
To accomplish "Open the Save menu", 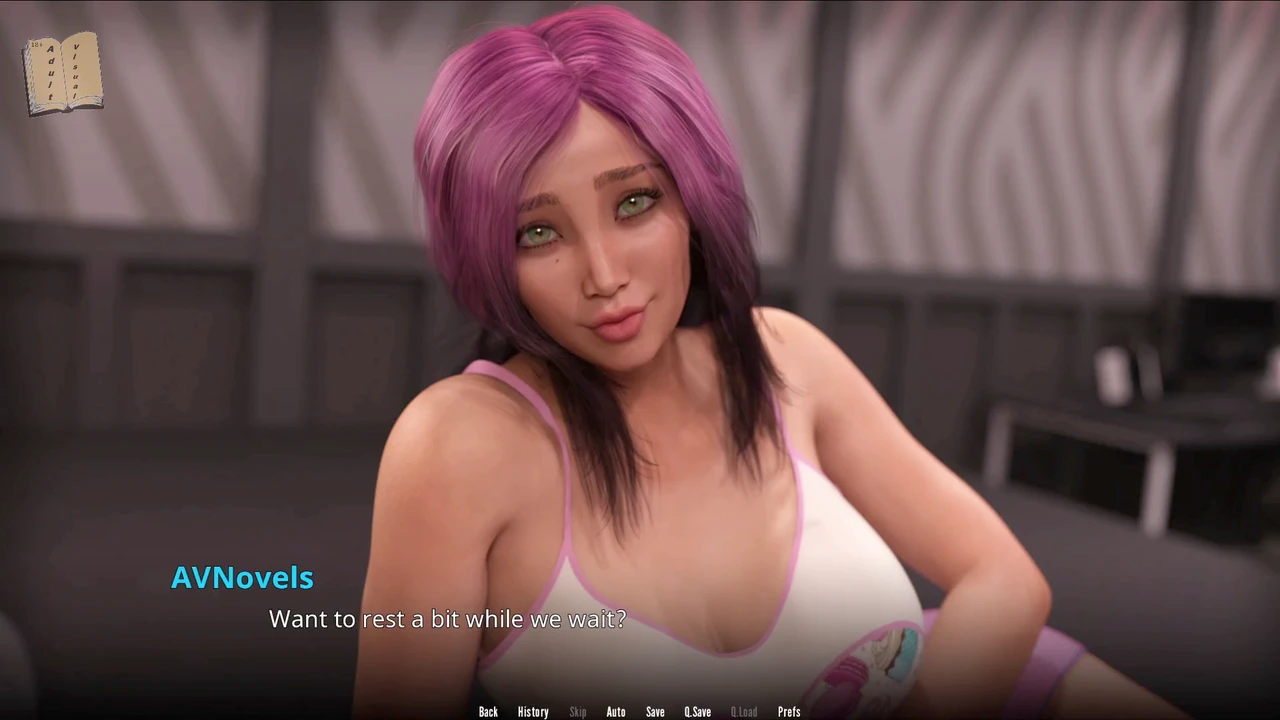I will tap(655, 712).
